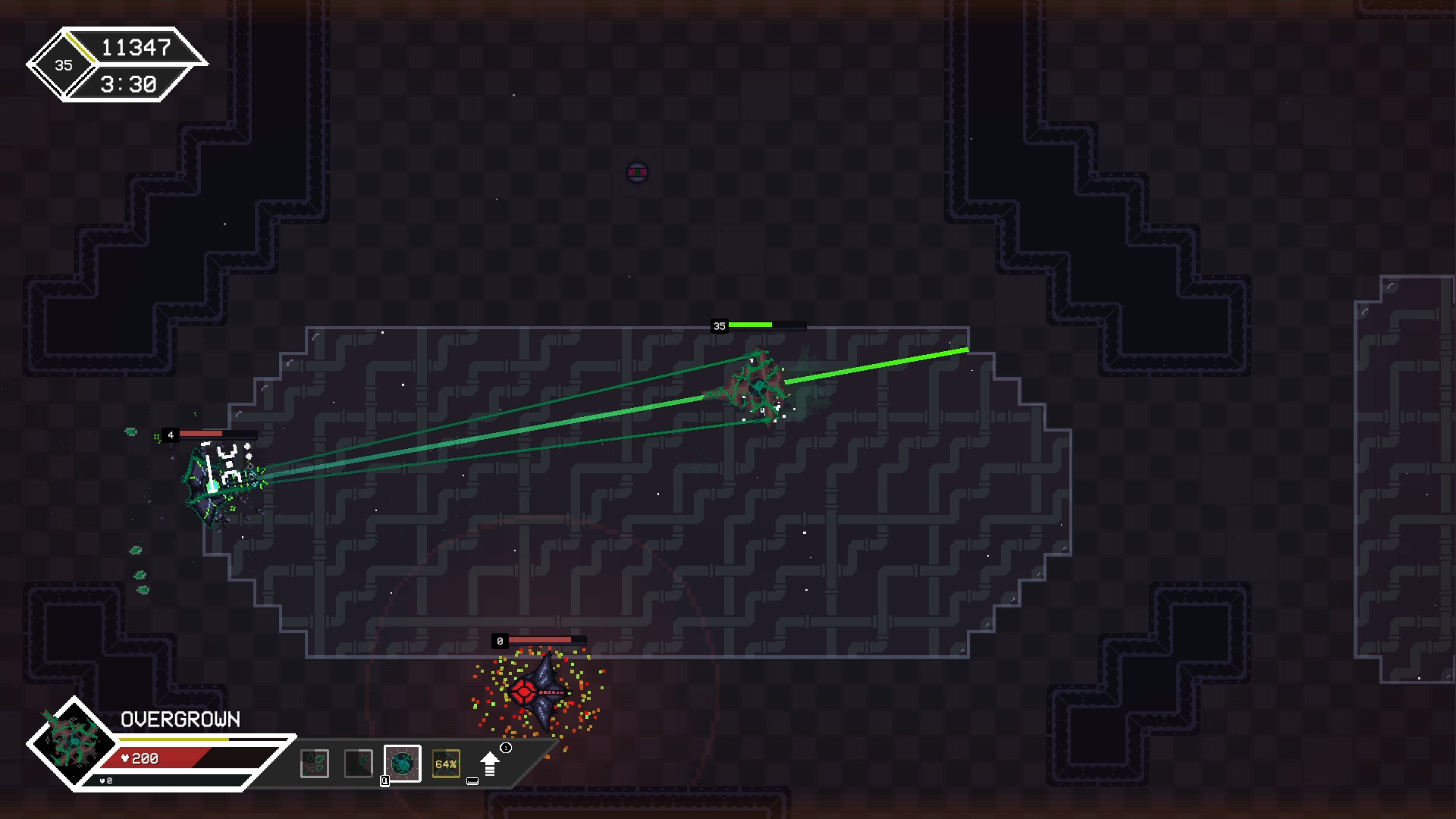The image size is (1456, 819).
Task: Select the glowing orb ability bound to Q
Action: click(x=403, y=764)
